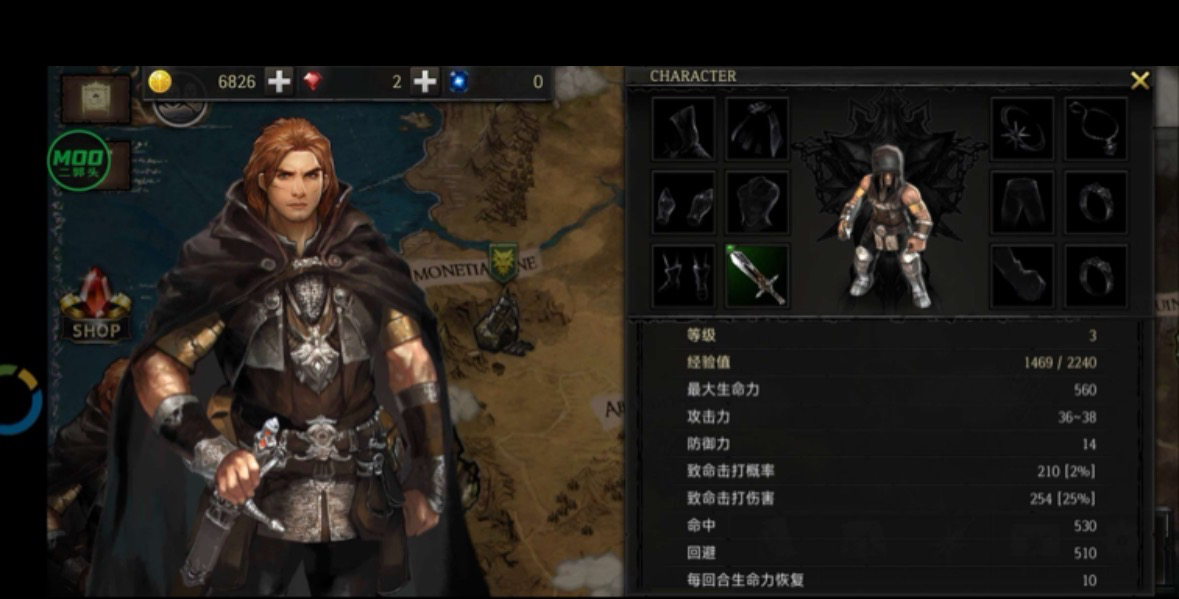Select the pants equipment slot

coord(1022,202)
